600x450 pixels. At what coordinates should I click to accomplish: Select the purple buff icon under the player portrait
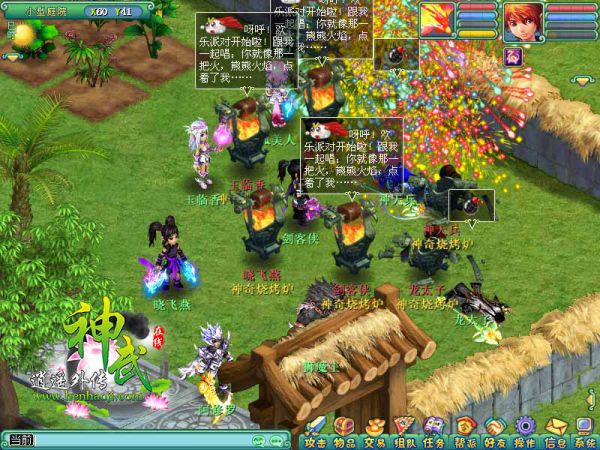click(x=513, y=57)
